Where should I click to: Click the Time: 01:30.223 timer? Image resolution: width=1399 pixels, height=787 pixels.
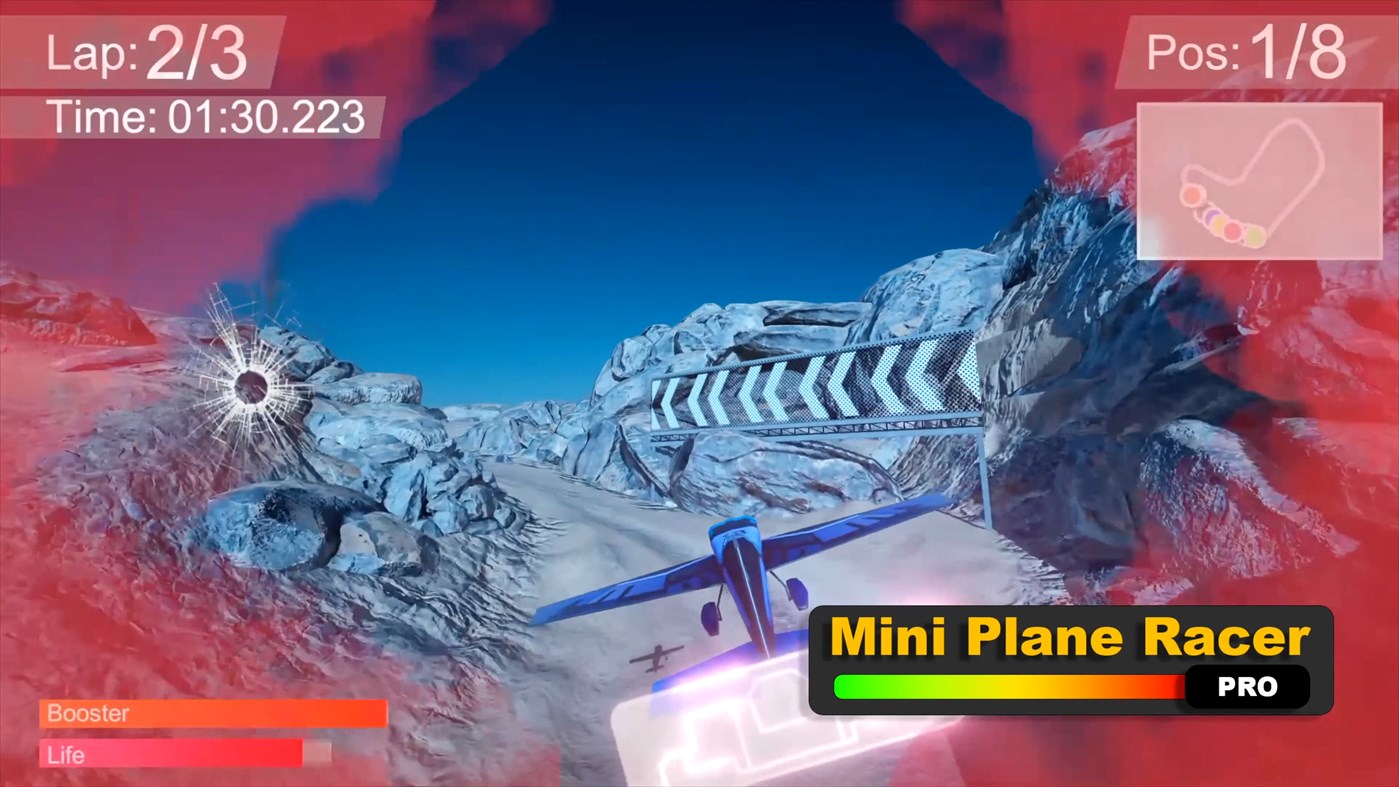tap(200, 117)
